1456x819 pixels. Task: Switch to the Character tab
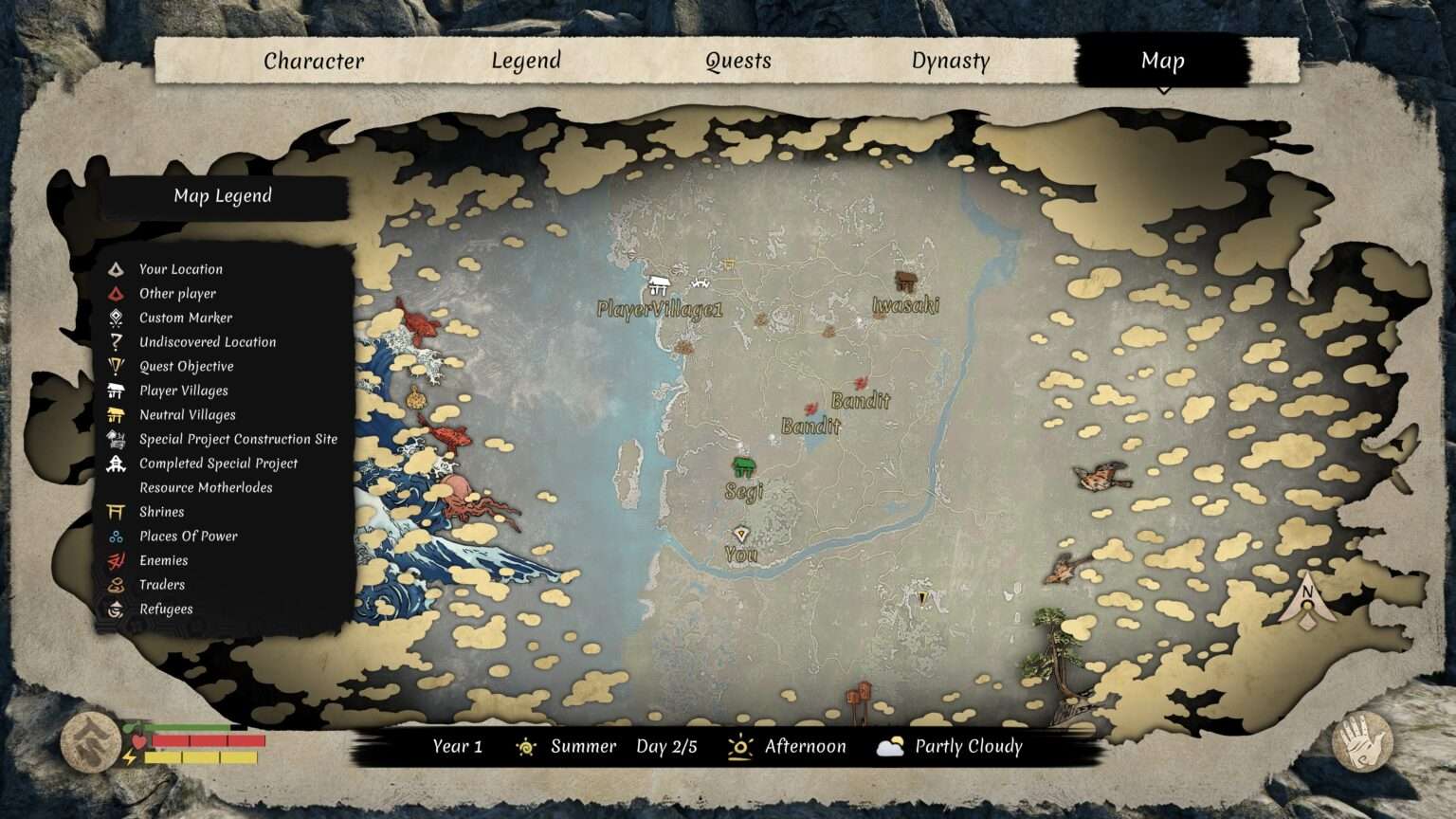314,61
